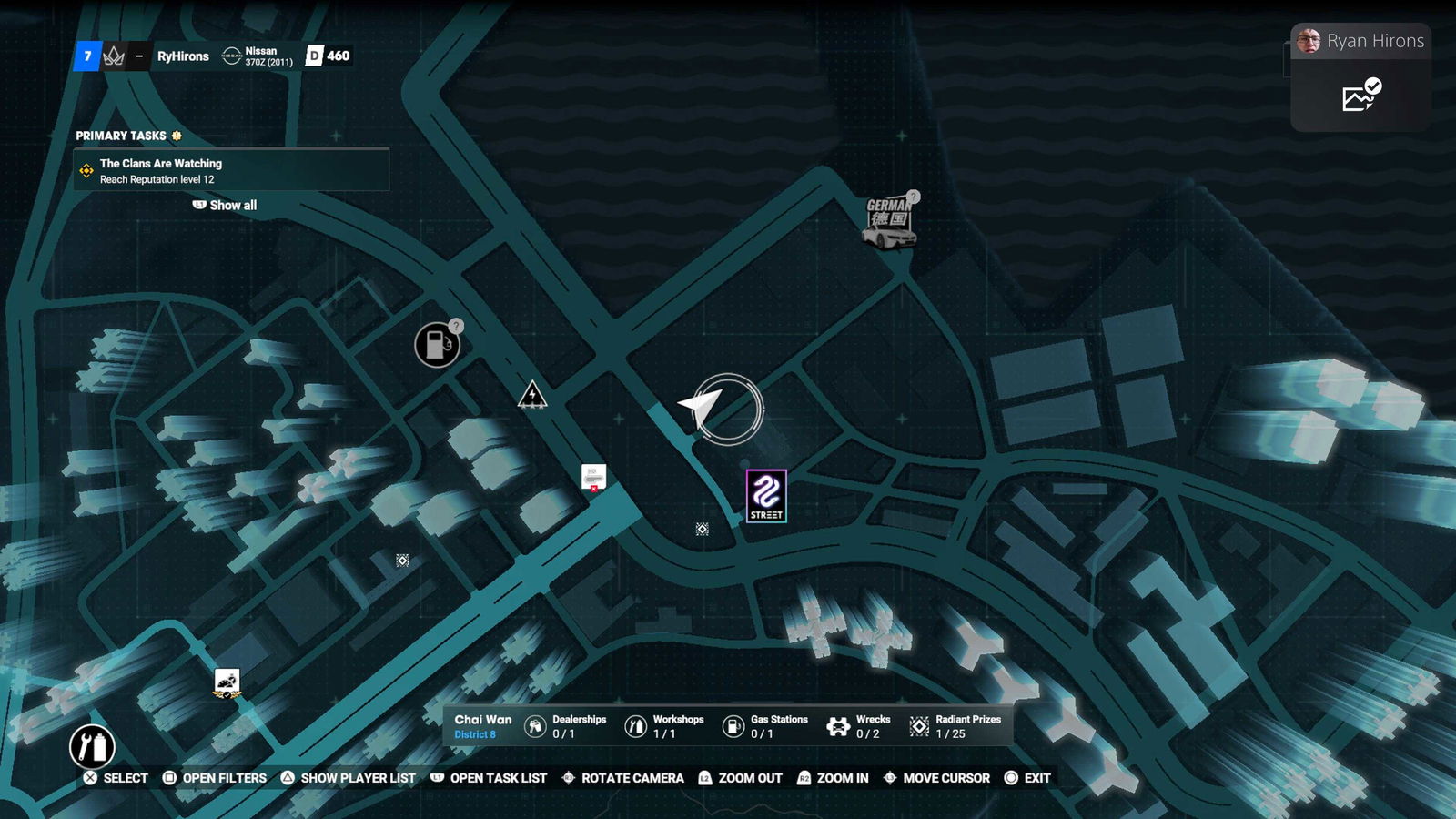Select the white car card map marker

593,477
